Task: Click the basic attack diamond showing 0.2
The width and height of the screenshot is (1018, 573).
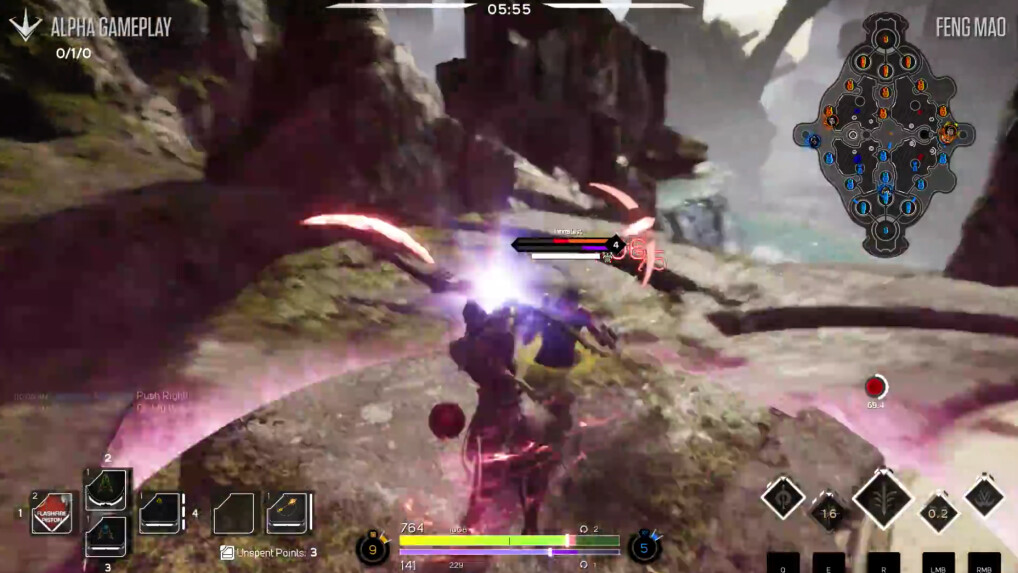Action: pyautogui.click(x=938, y=514)
